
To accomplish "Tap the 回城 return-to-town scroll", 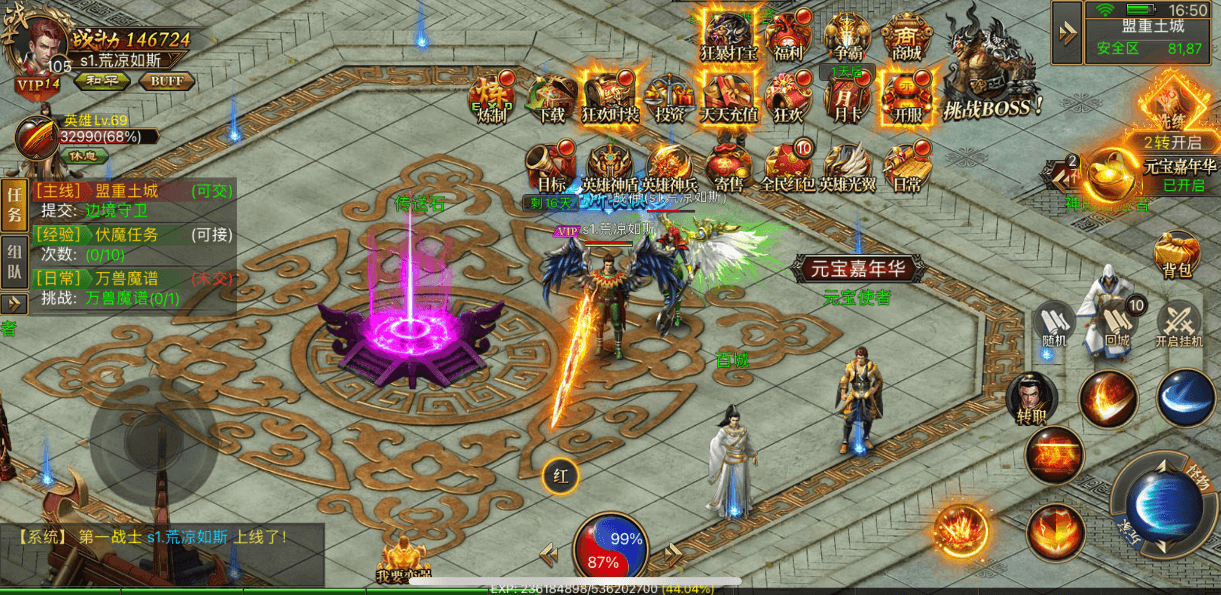I will click(x=1117, y=323).
